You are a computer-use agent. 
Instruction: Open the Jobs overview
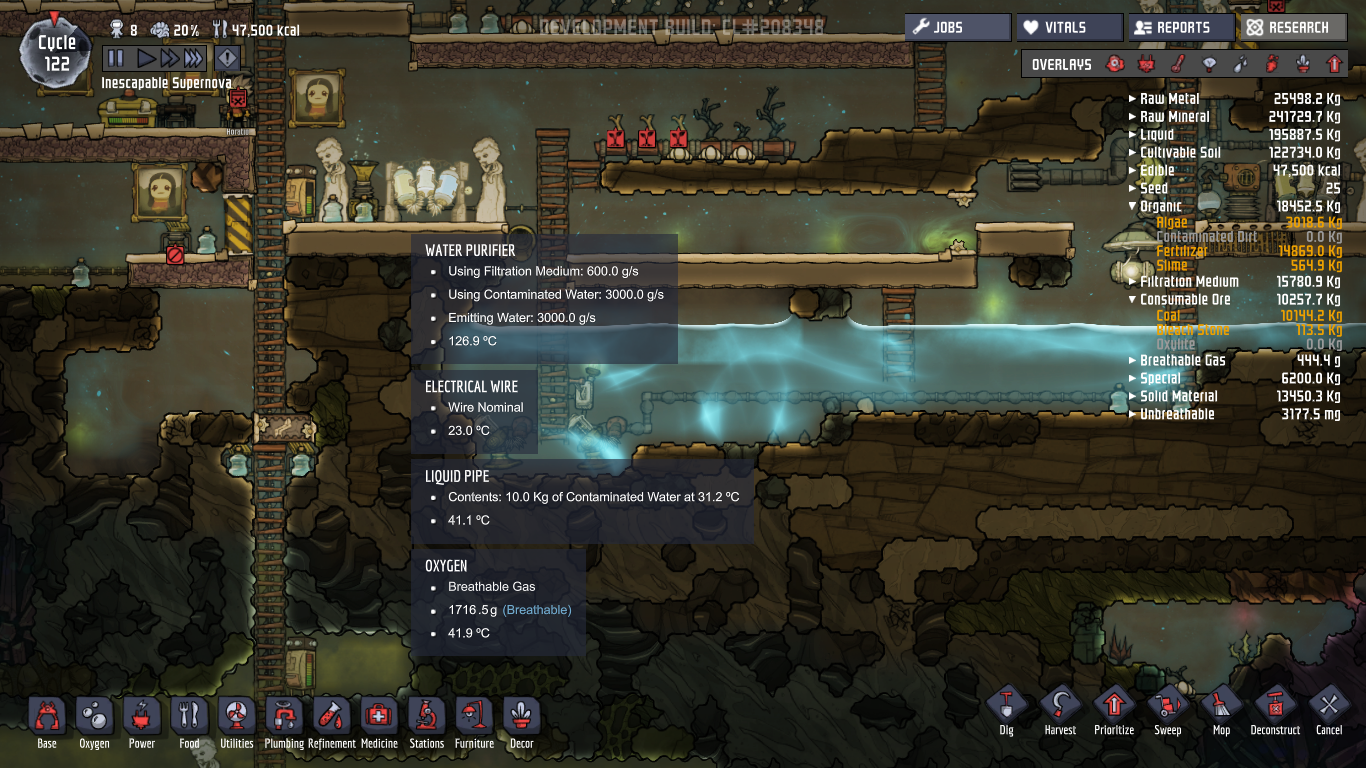pyautogui.click(x=957, y=27)
